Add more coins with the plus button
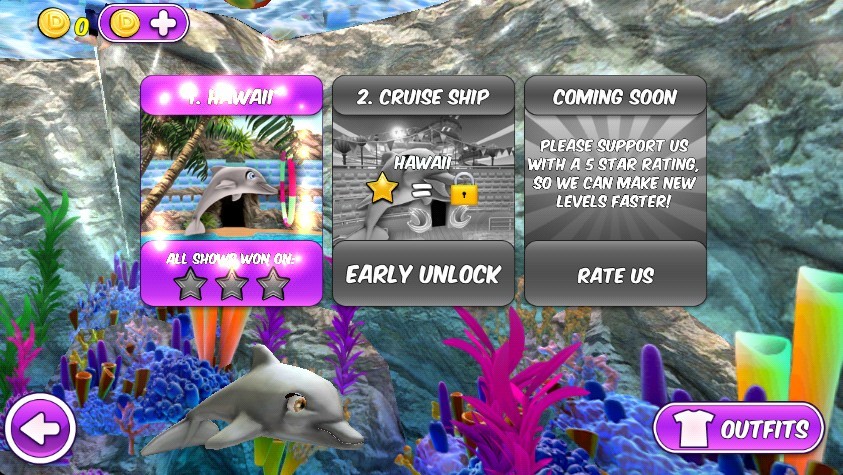 pos(144,24)
